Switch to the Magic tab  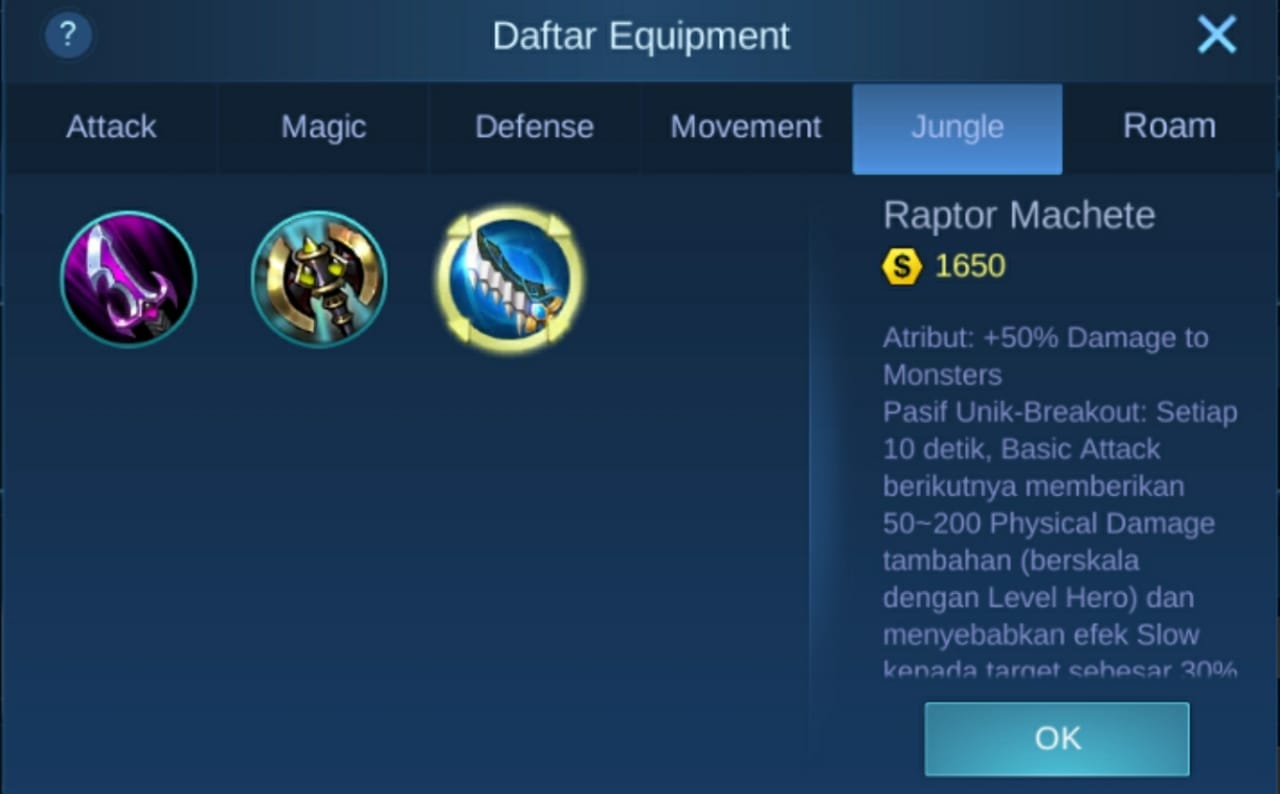click(323, 127)
